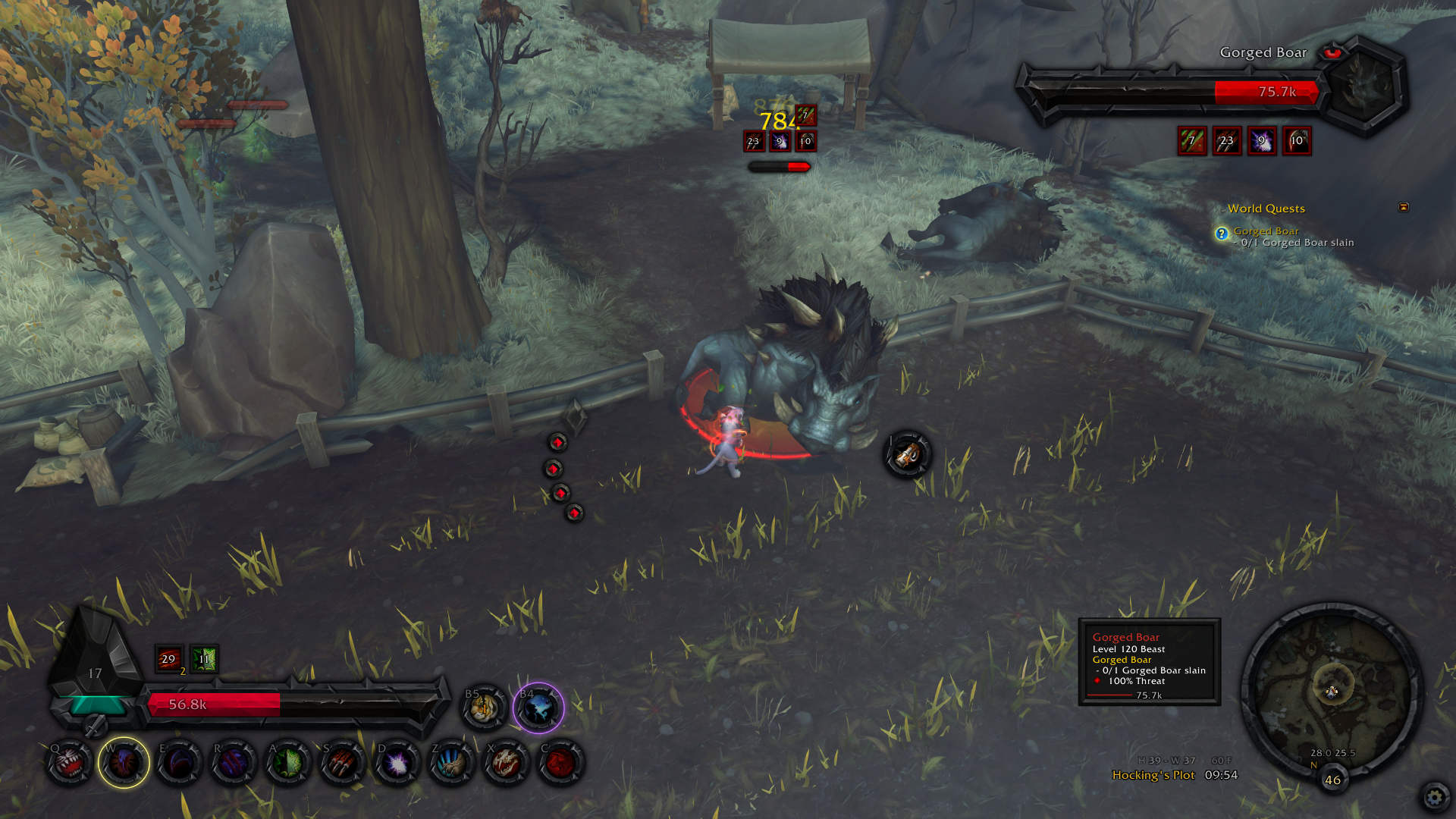Activate the fanged maw ability on Q

pos(70,763)
